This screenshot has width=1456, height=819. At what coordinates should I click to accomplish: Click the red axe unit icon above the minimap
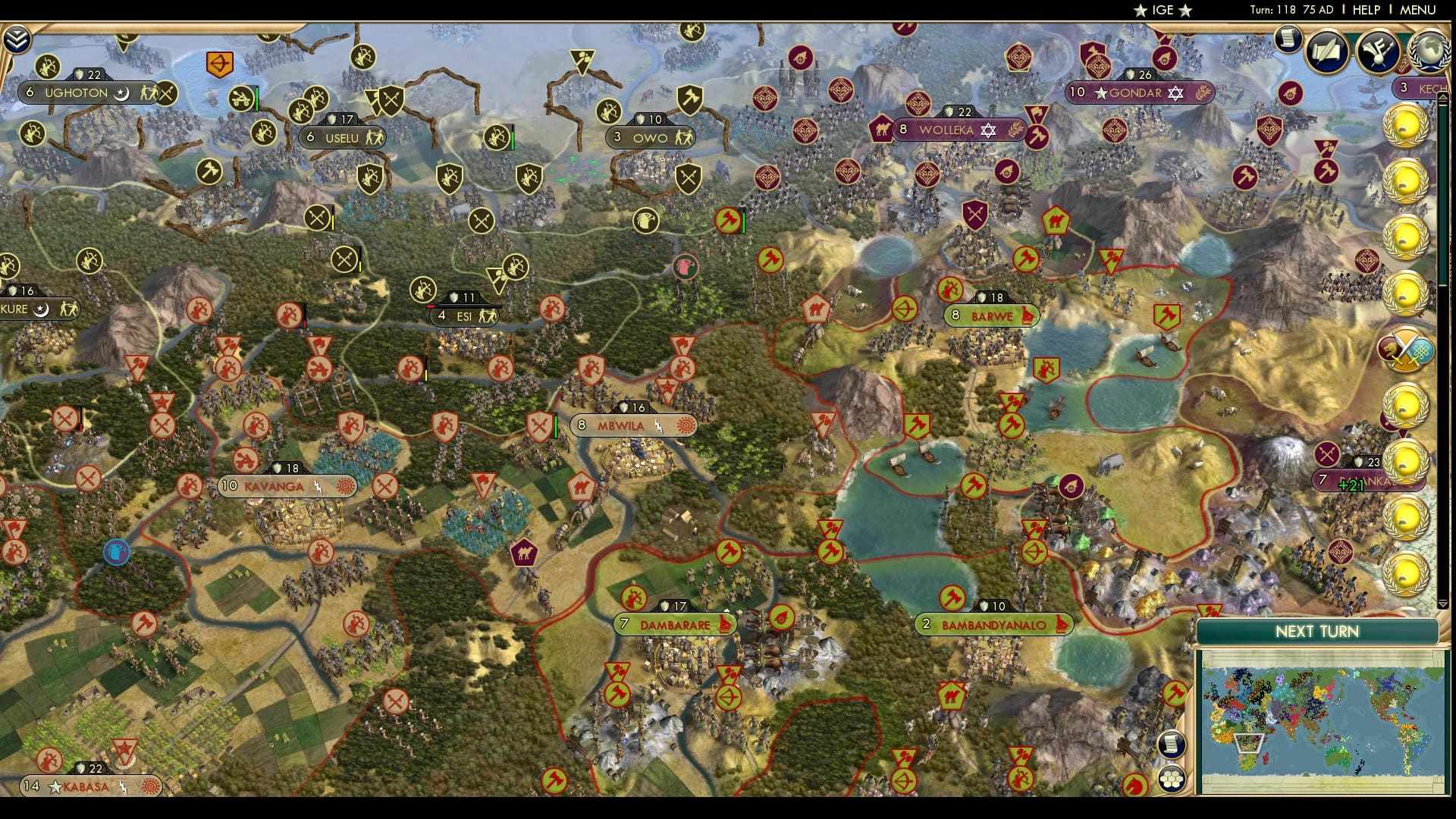pos(1175,692)
